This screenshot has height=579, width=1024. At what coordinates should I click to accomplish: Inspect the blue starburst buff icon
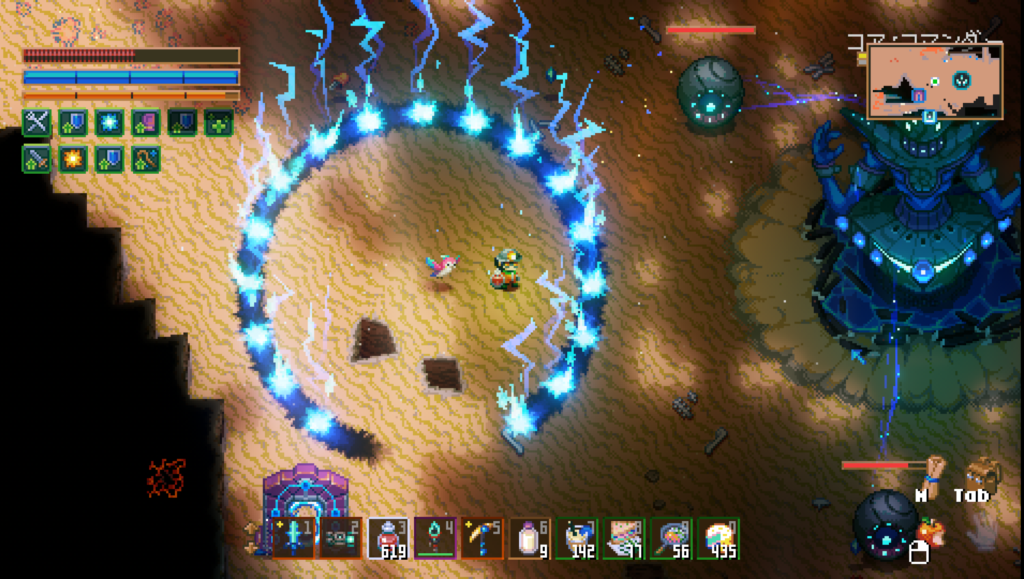109,122
